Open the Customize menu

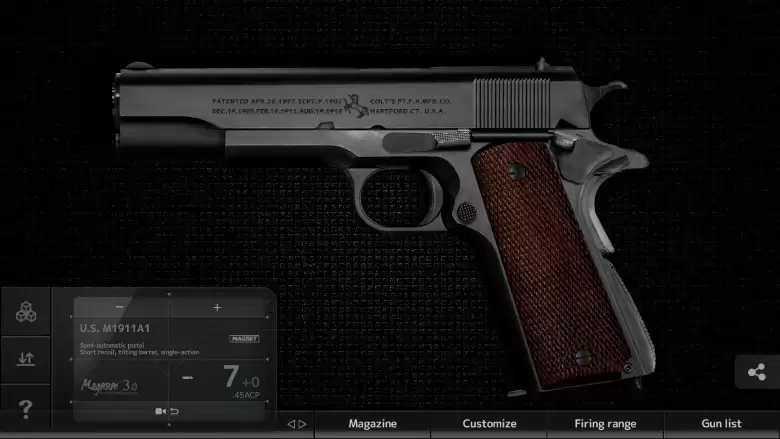click(489, 424)
